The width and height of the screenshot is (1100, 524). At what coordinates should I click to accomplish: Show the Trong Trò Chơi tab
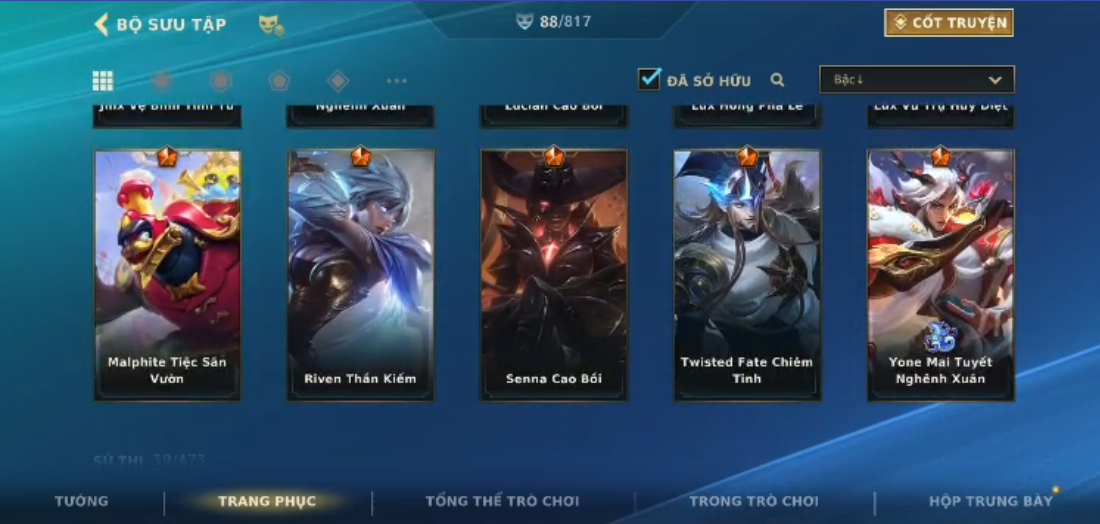[x=753, y=501]
